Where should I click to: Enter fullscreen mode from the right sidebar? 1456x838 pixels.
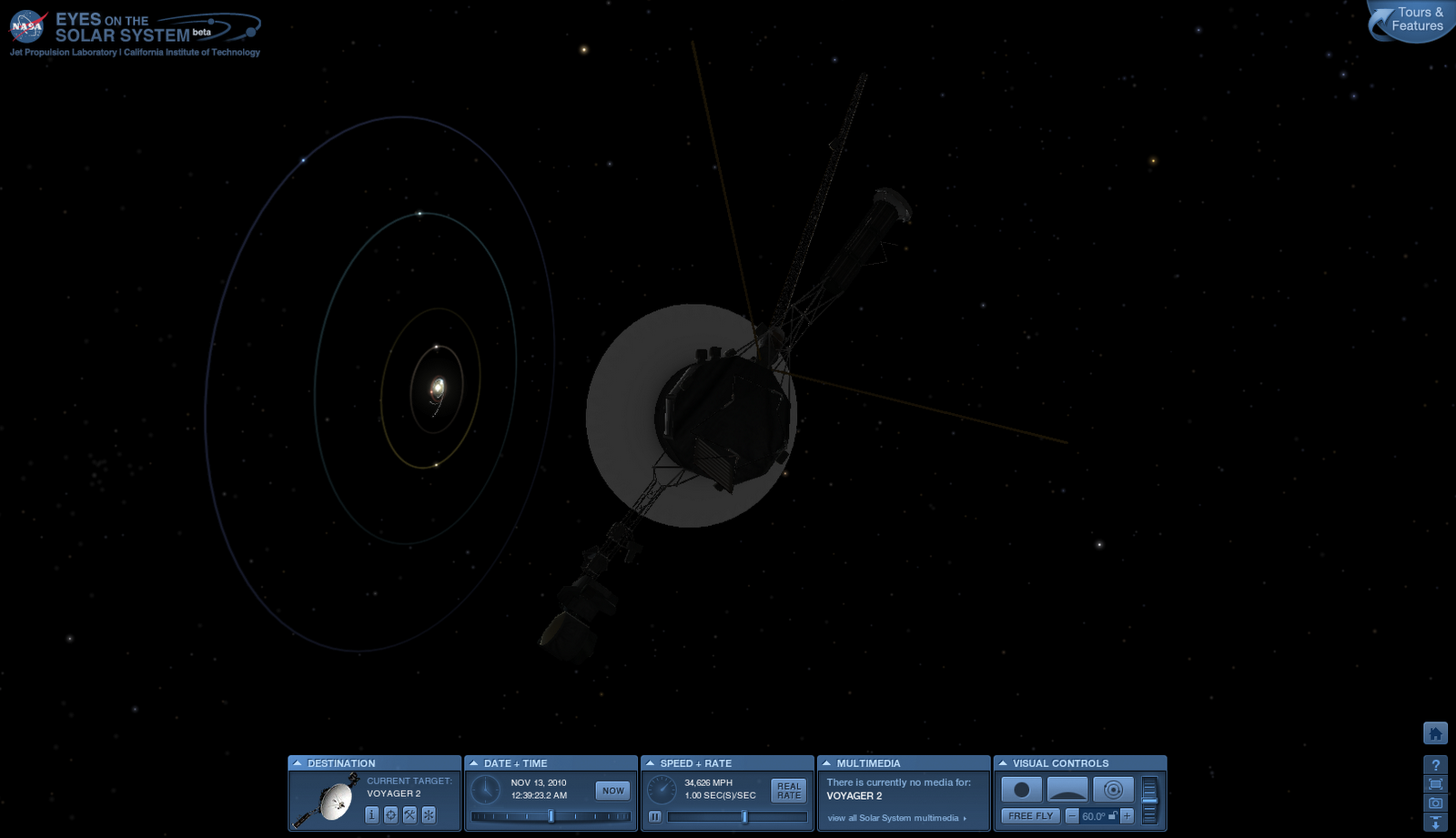click(1436, 783)
